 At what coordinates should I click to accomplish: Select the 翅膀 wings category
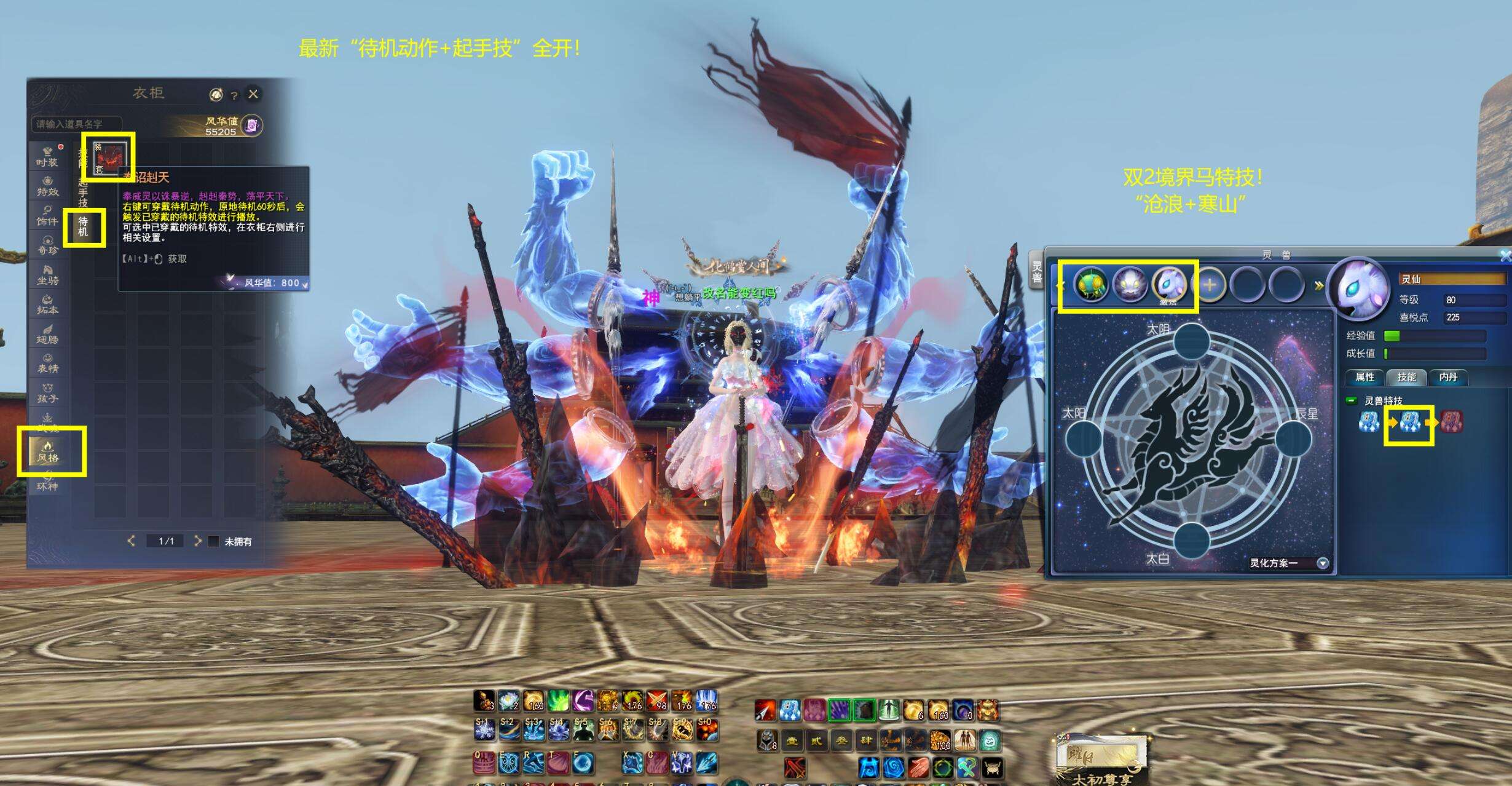(47, 333)
